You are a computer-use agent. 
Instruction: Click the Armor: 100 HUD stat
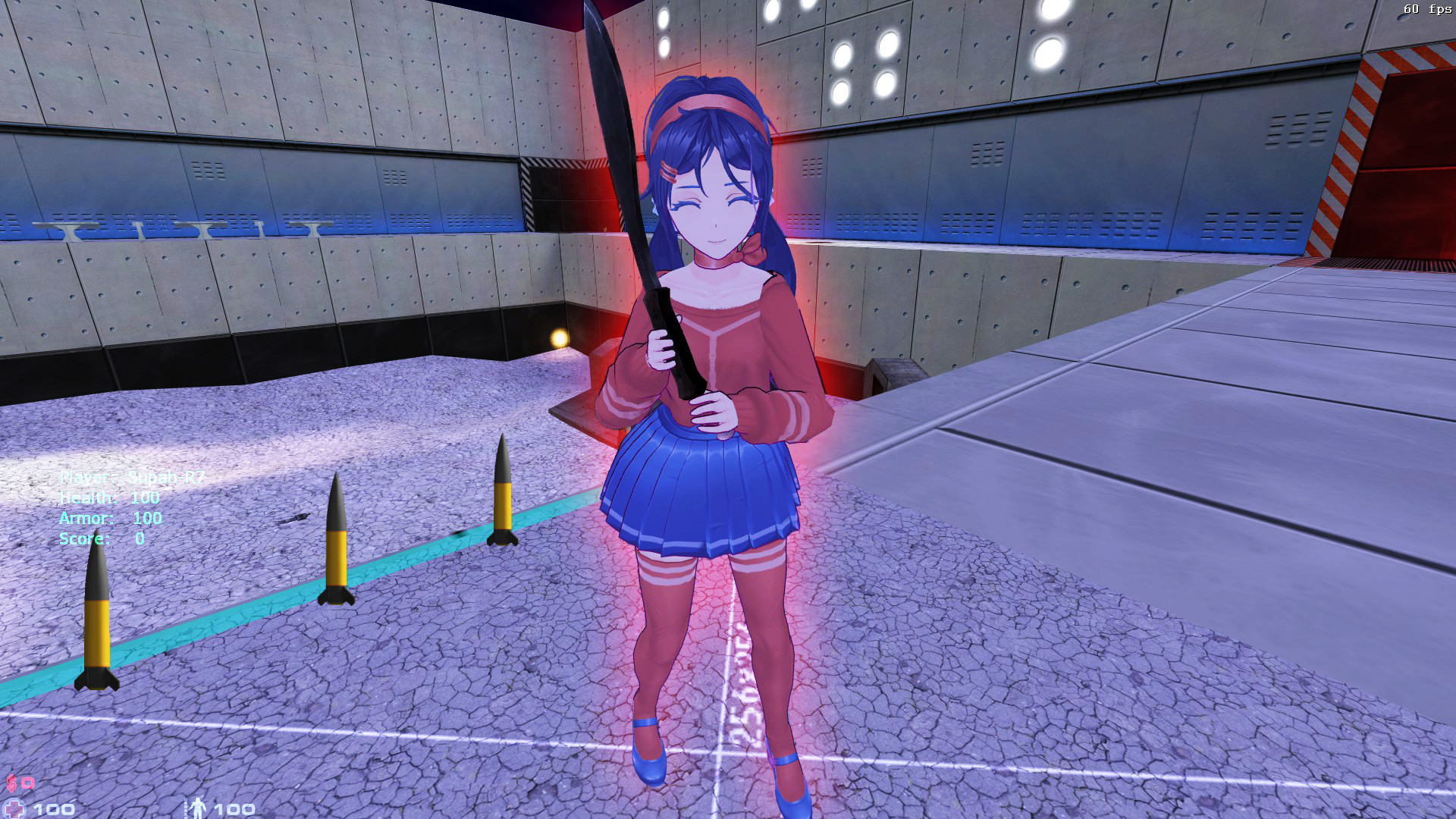(x=110, y=519)
